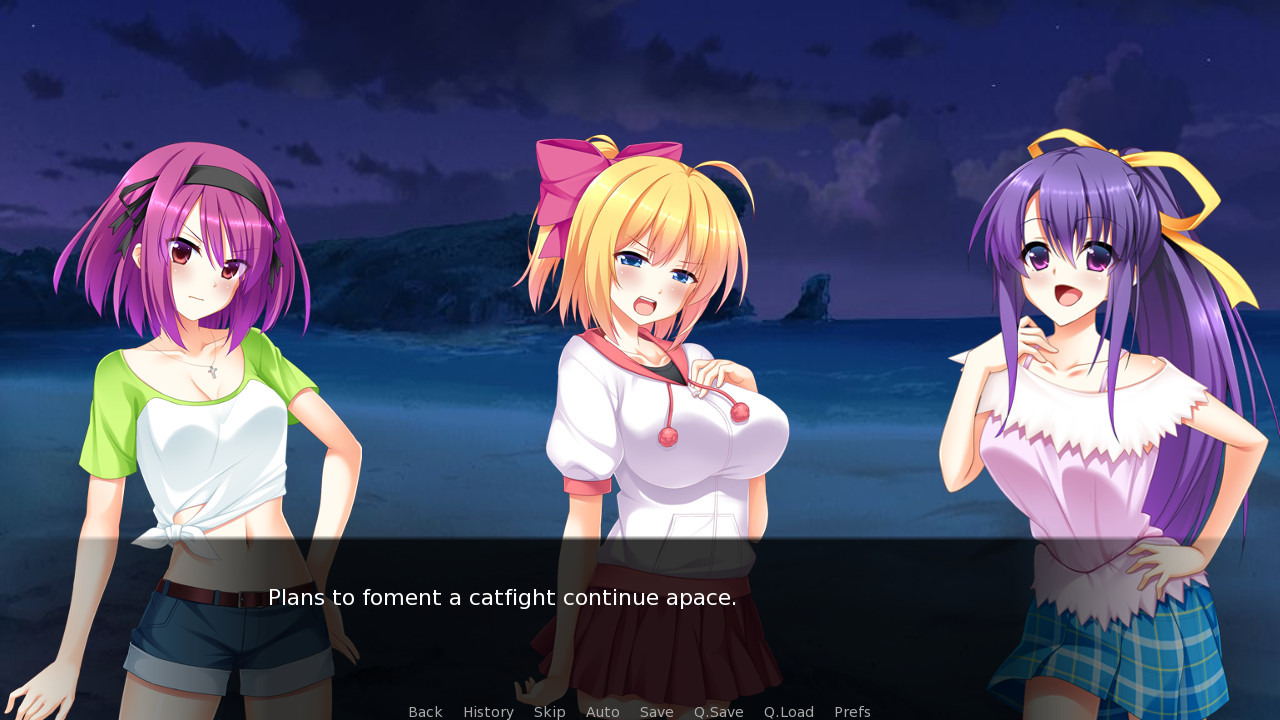Open the Save menu
The width and height of the screenshot is (1280, 720).
click(x=657, y=712)
